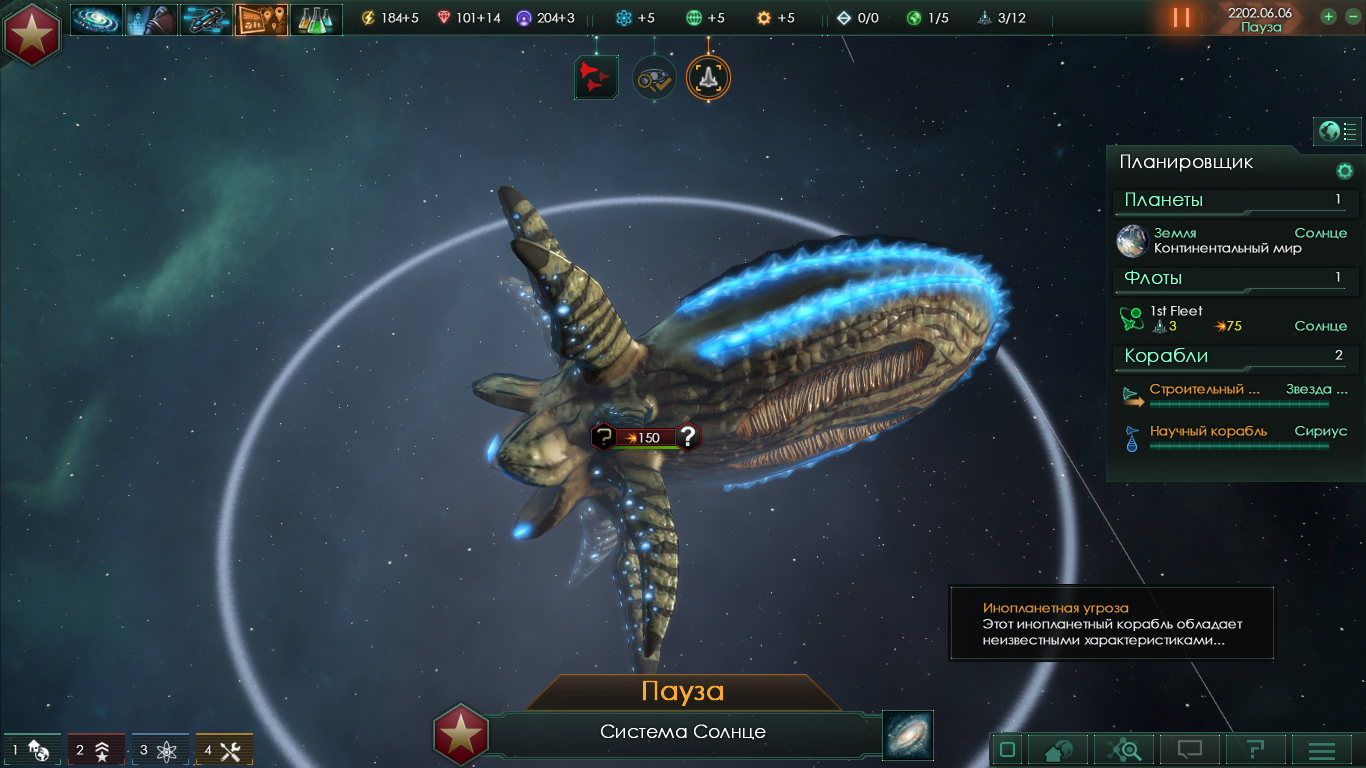Select planet Земля in the outliner

pos(1230,240)
